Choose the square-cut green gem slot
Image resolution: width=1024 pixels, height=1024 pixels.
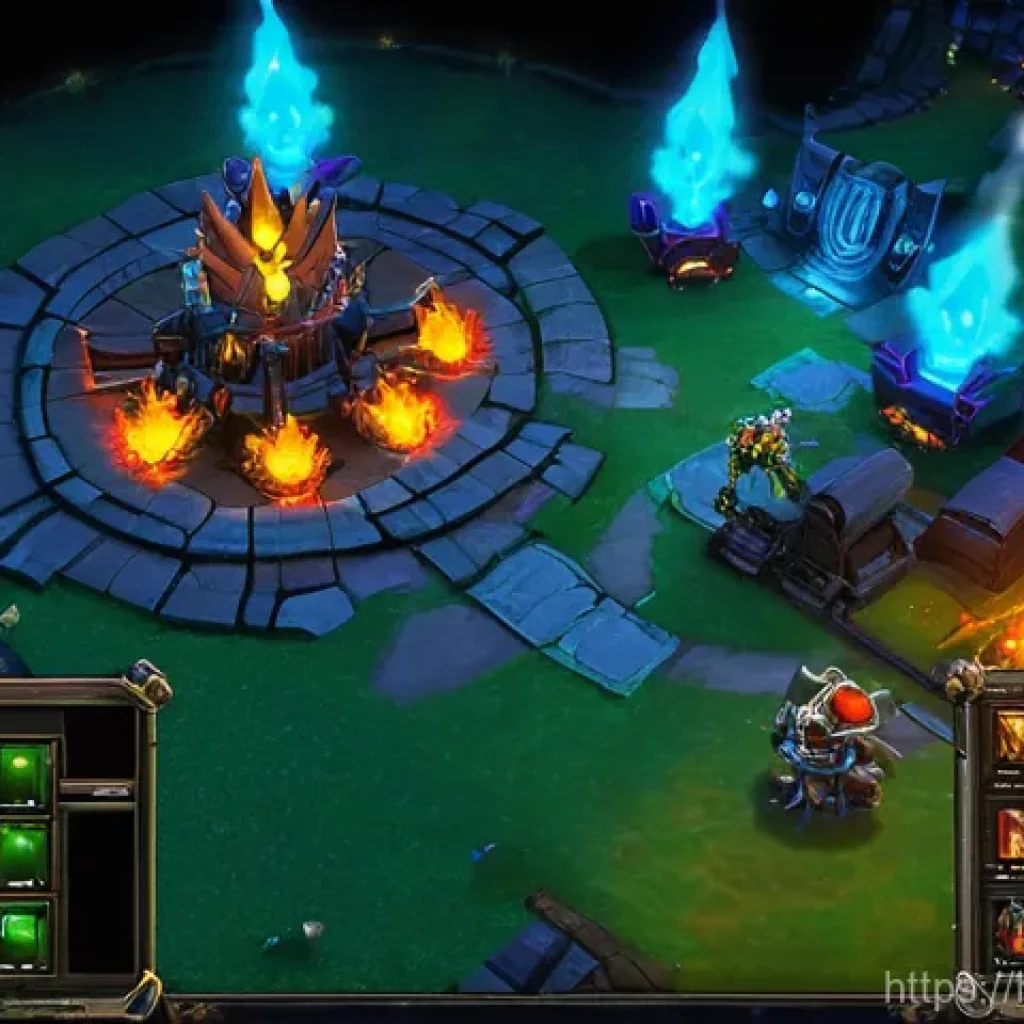(24, 935)
